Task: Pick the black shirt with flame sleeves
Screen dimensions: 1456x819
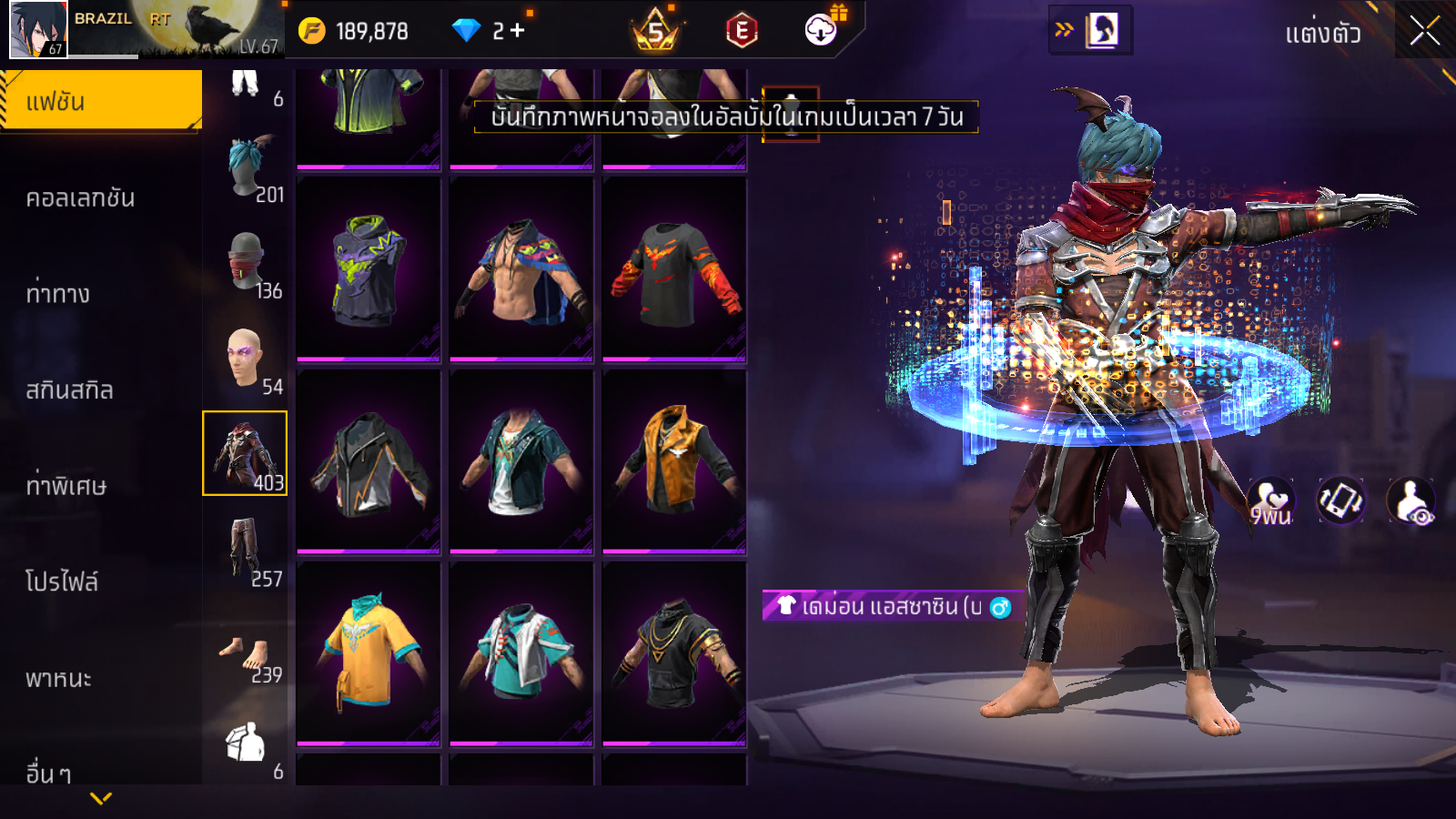Action: 673,270
